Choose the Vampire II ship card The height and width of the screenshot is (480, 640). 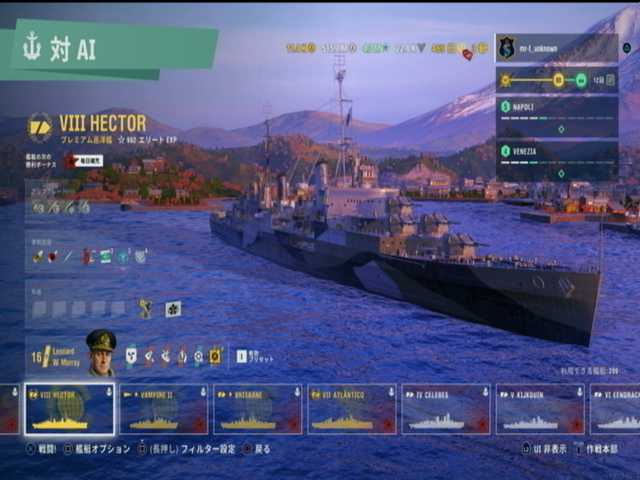pos(163,410)
